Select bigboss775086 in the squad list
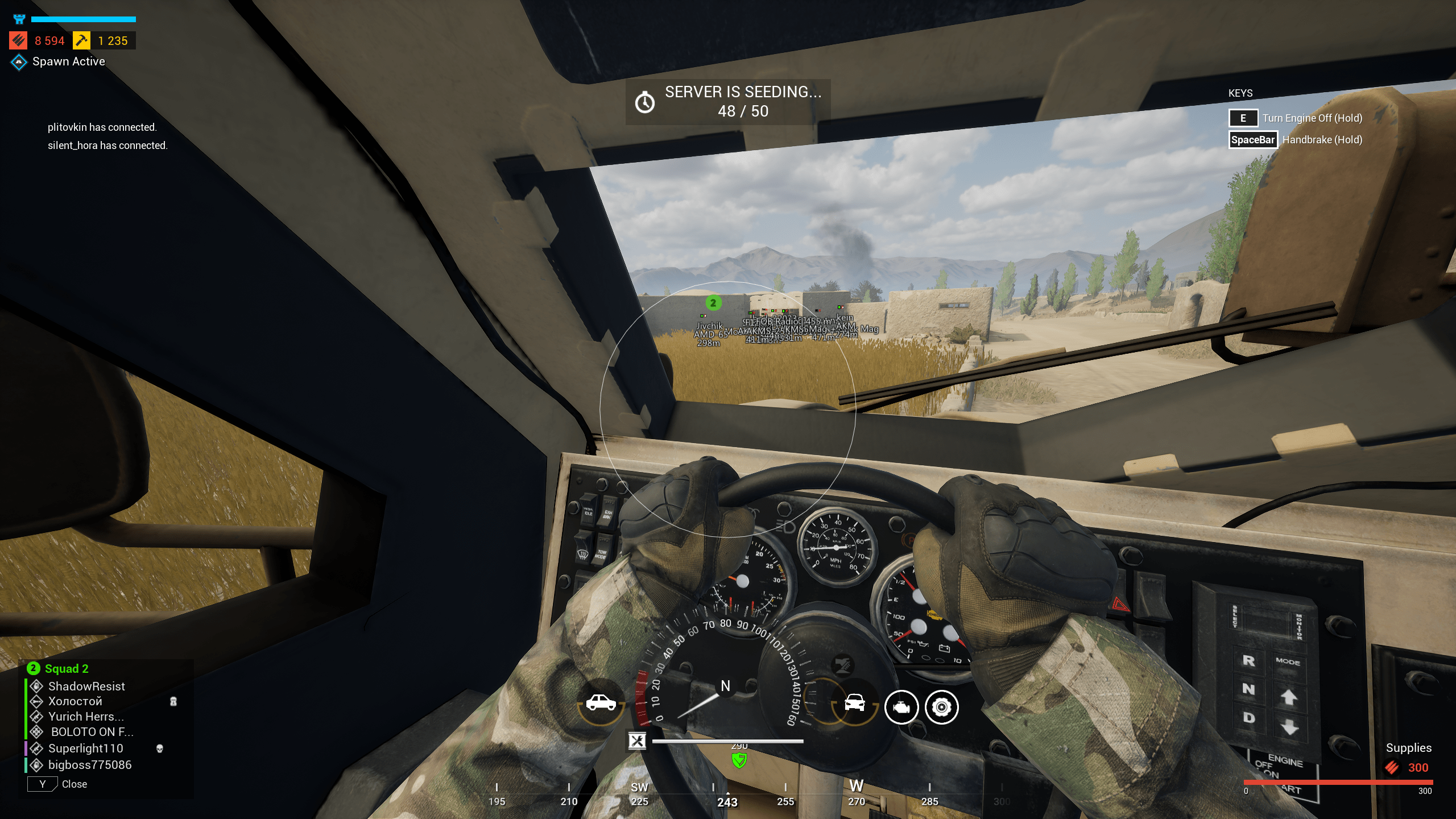 click(x=90, y=765)
